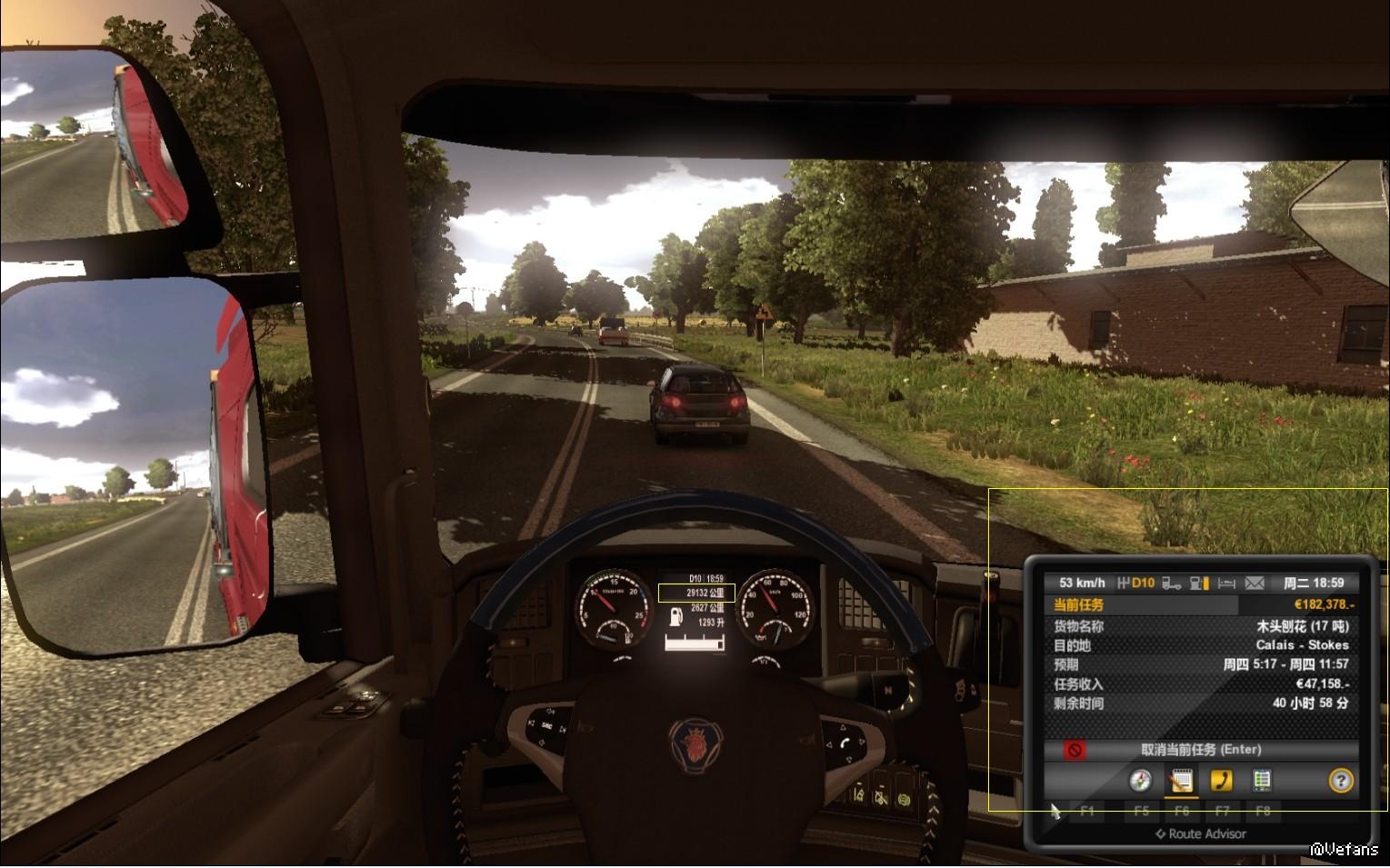
Task: Select the notepad current job tab
Action: point(1181,780)
